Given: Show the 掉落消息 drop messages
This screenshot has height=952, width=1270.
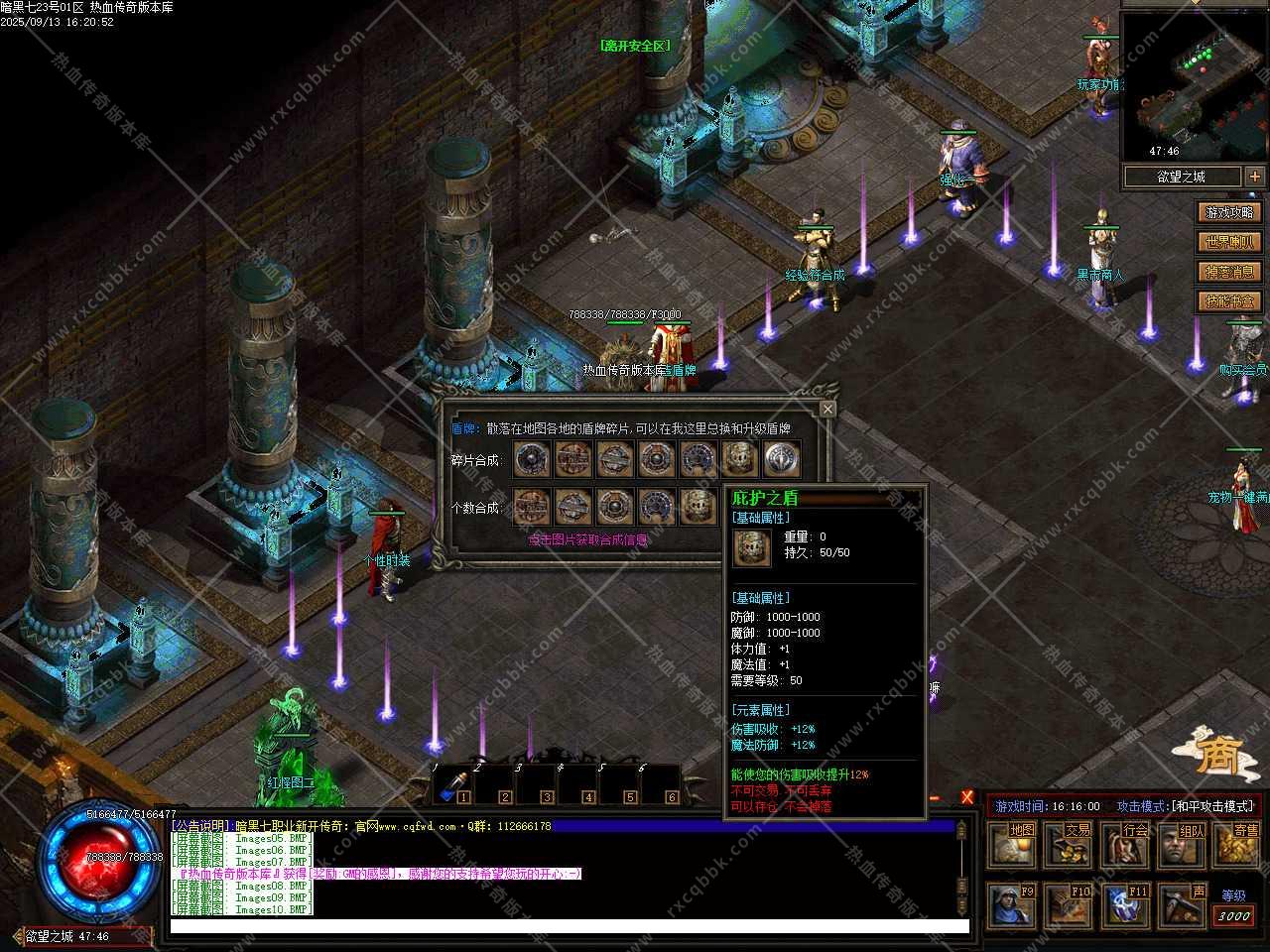Looking at the screenshot, I should pyautogui.click(x=1229, y=272).
